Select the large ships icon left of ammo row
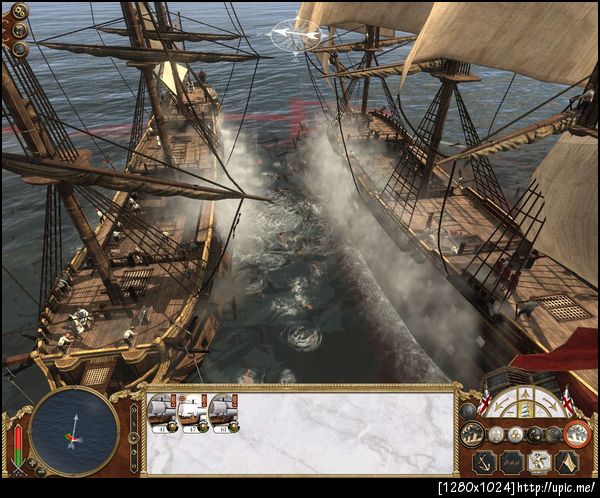600x498 pixels. (473, 434)
